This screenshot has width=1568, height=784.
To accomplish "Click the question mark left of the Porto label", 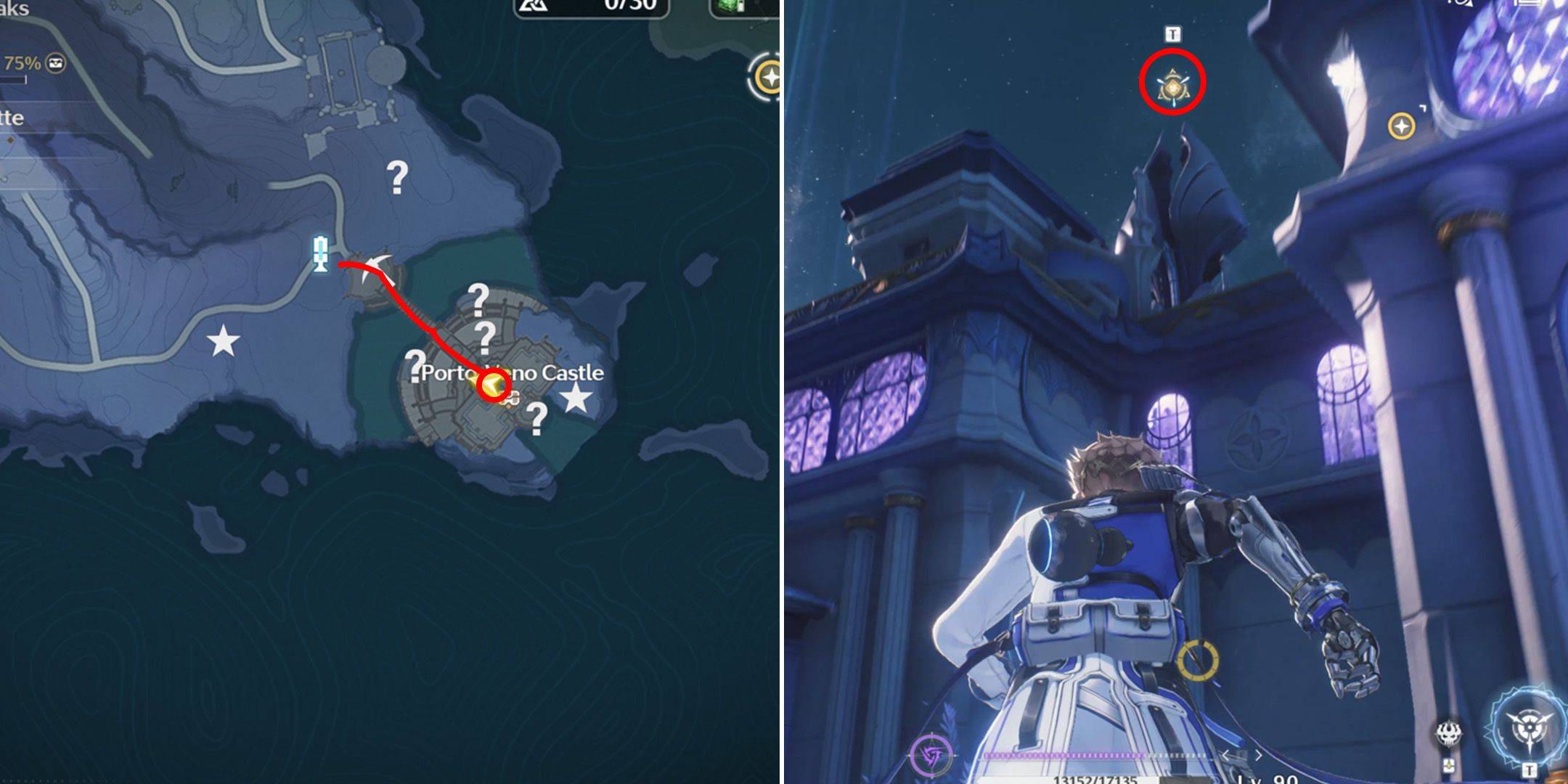I will click(415, 365).
